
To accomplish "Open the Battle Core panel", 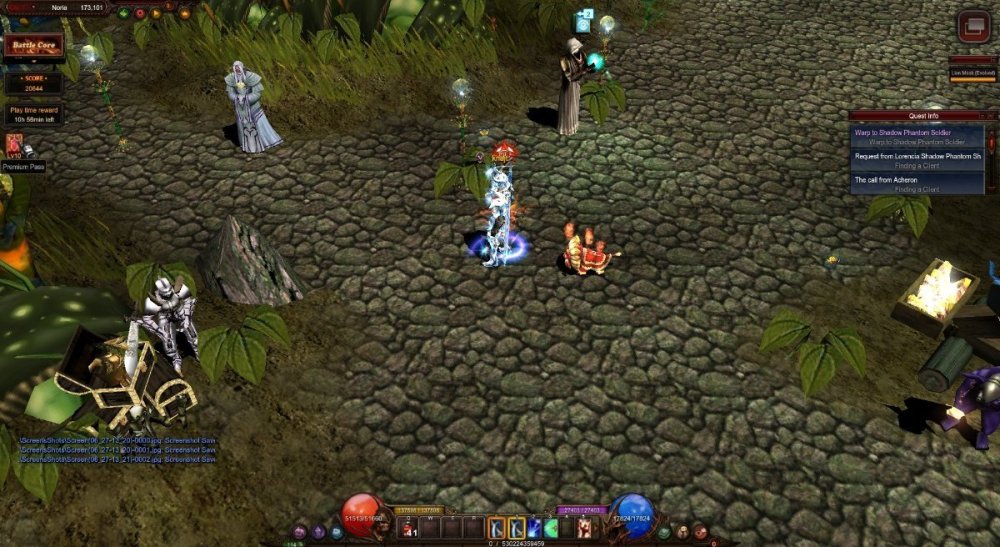I will tap(34, 46).
